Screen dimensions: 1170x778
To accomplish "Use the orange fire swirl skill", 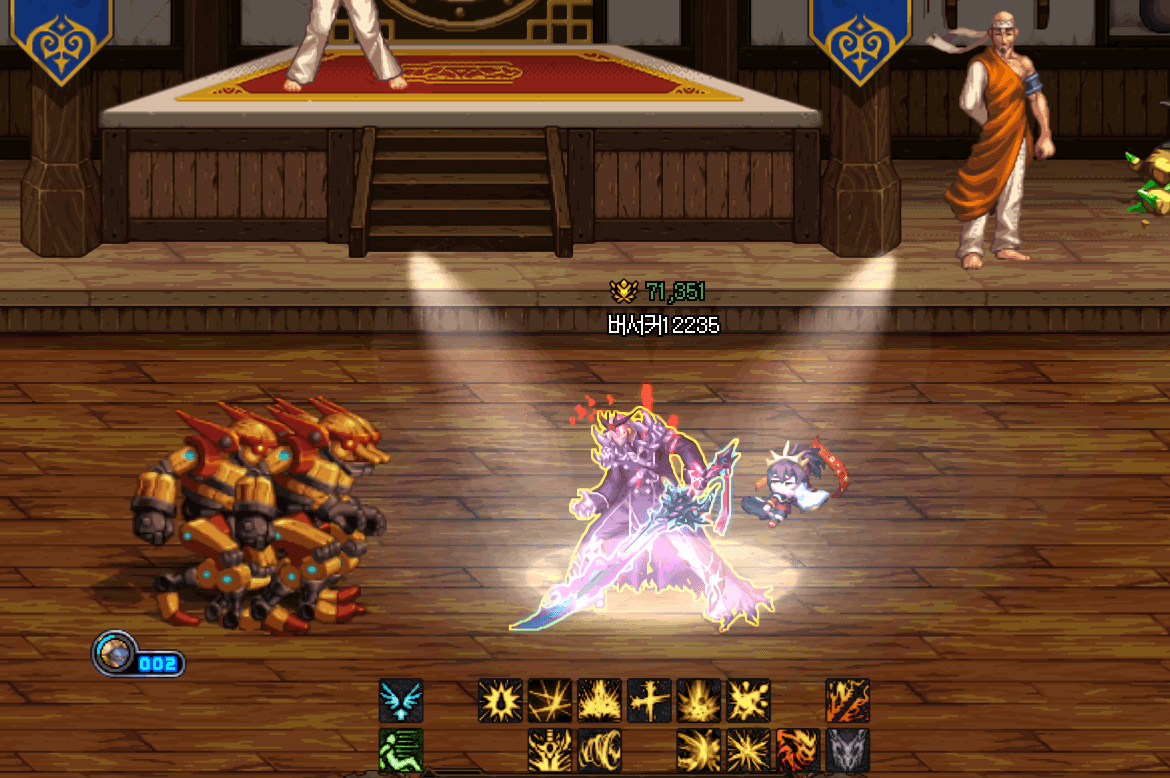I will coord(798,750).
